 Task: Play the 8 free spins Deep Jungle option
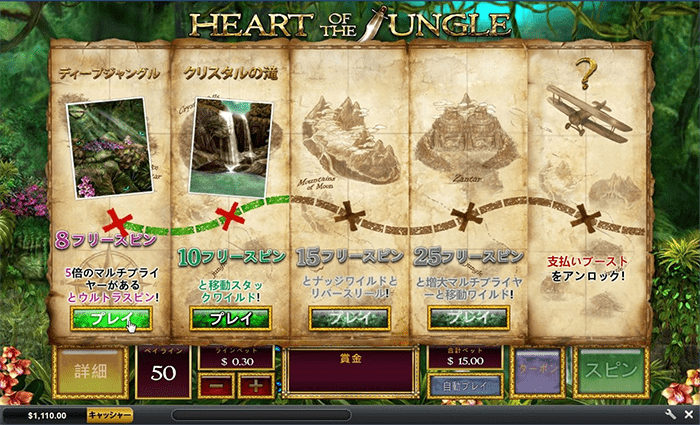[x=110, y=318]
